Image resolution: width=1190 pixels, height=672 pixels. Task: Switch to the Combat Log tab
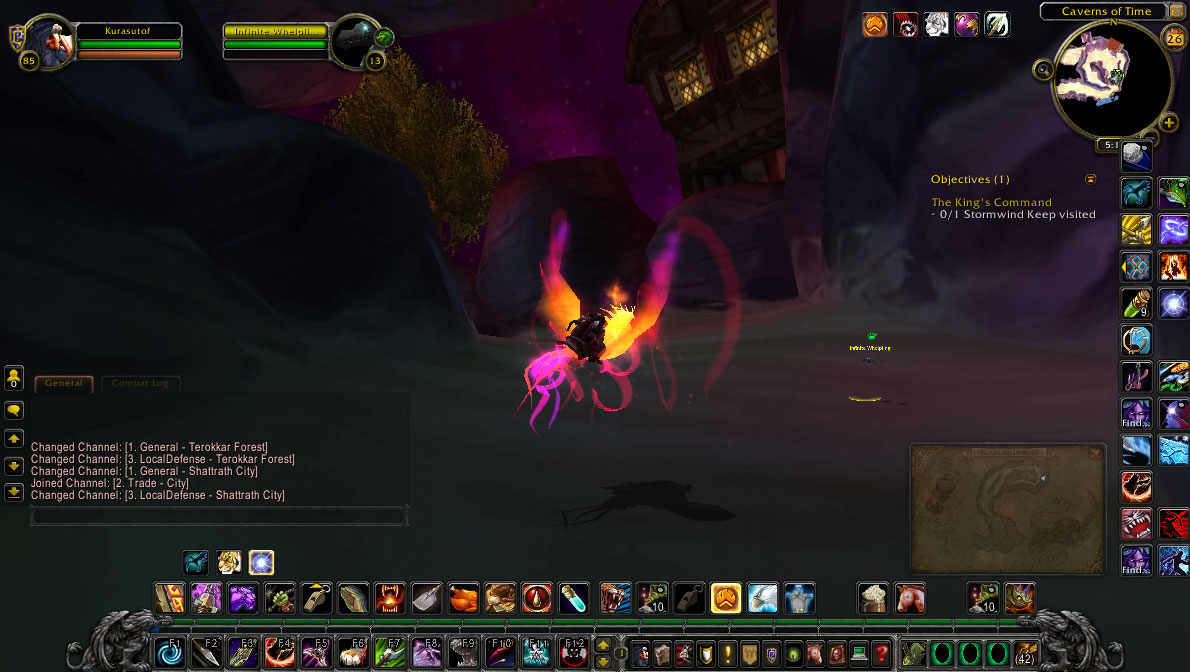click(x=140, y=383)
